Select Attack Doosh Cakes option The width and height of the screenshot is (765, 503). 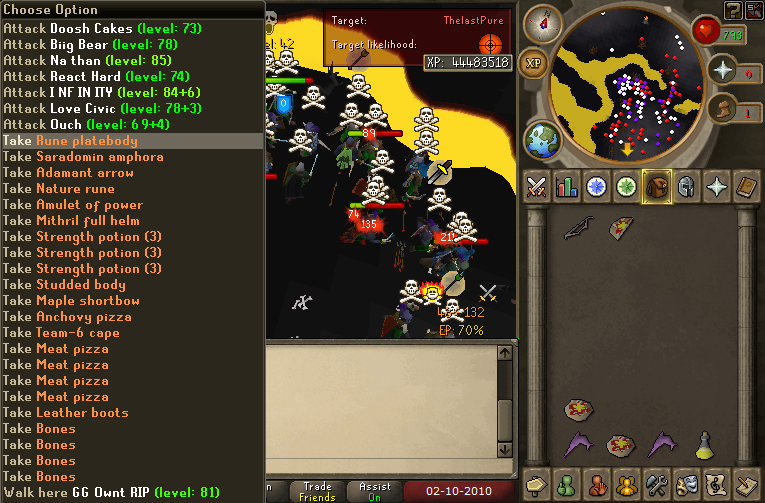(82, 29)
